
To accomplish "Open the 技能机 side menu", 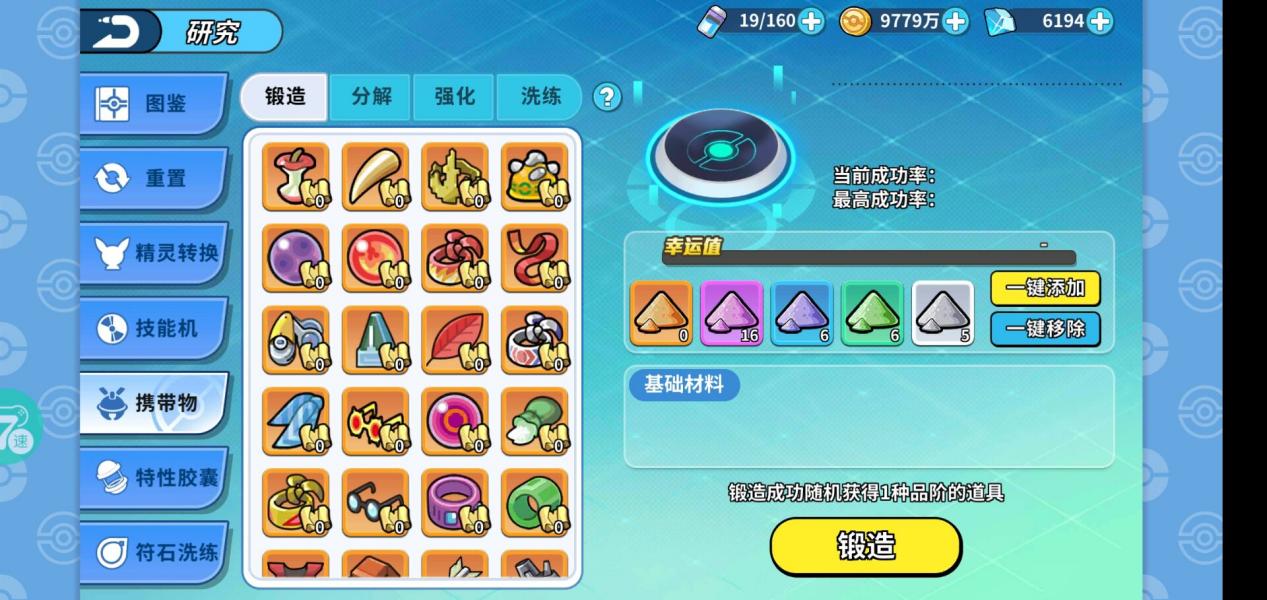I will point(153,328).
